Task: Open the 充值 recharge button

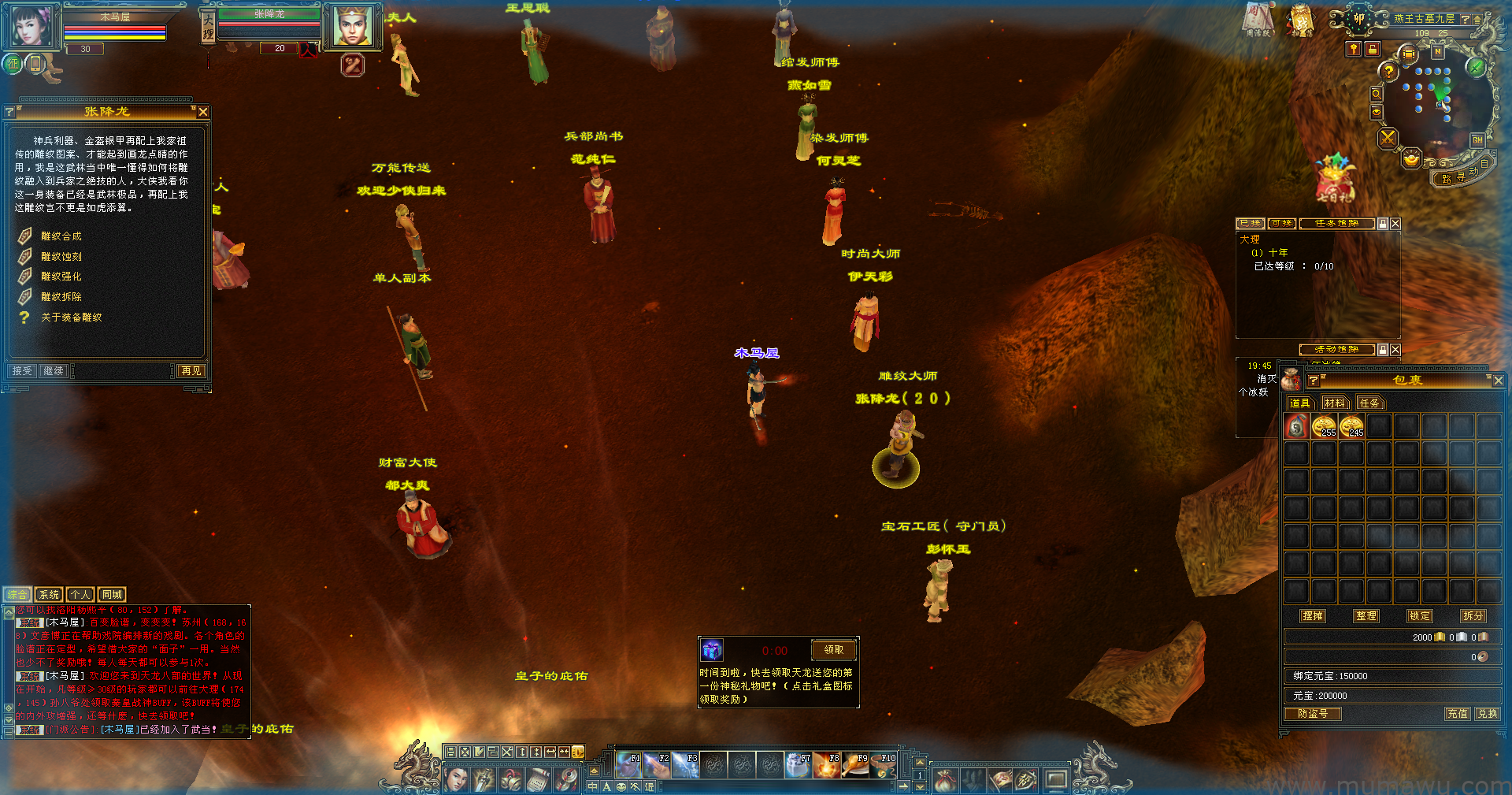Action: point(1457,714)
